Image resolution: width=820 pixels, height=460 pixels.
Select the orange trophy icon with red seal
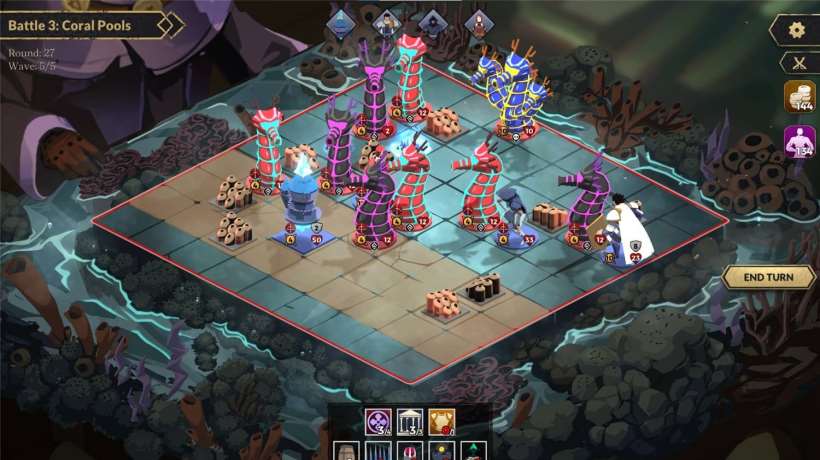441,422
